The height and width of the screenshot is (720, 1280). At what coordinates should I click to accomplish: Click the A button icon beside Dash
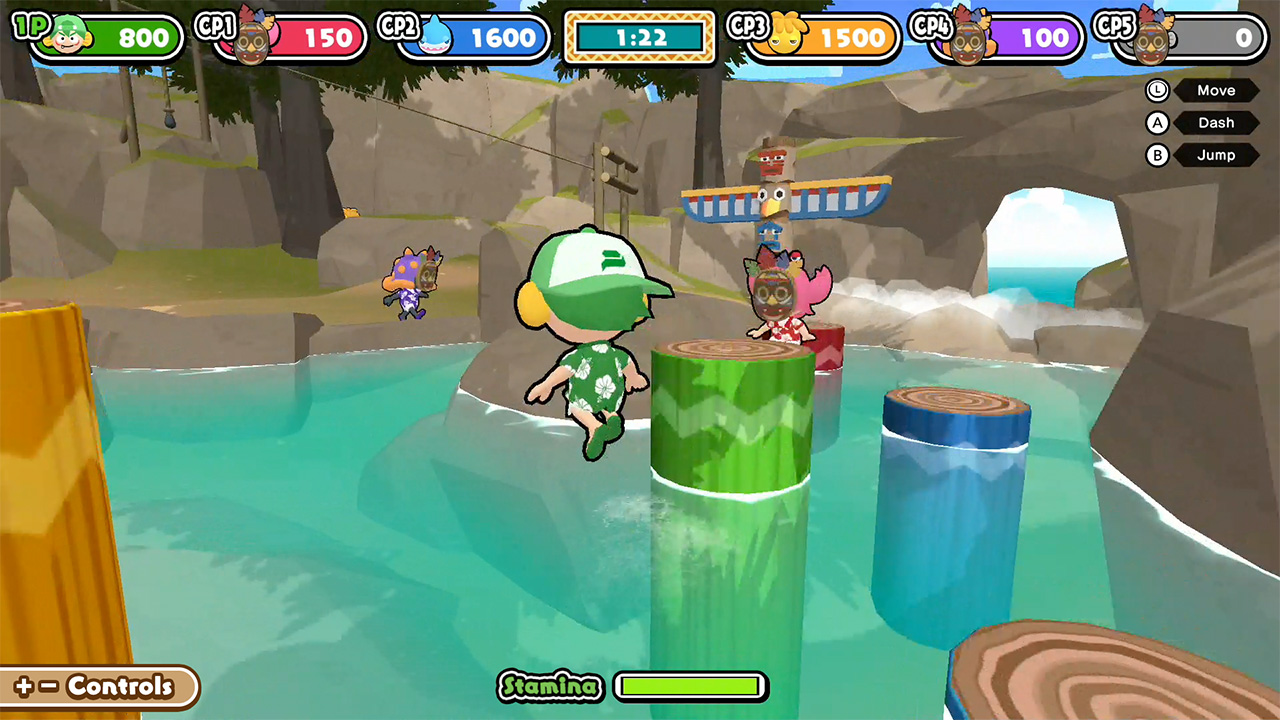click(x=1156, y=123)
